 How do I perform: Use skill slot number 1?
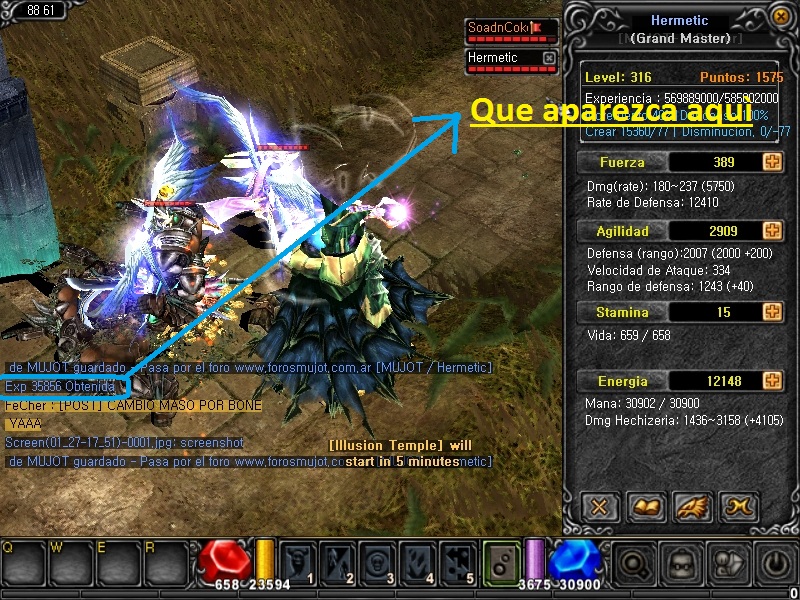coord(298,562)
